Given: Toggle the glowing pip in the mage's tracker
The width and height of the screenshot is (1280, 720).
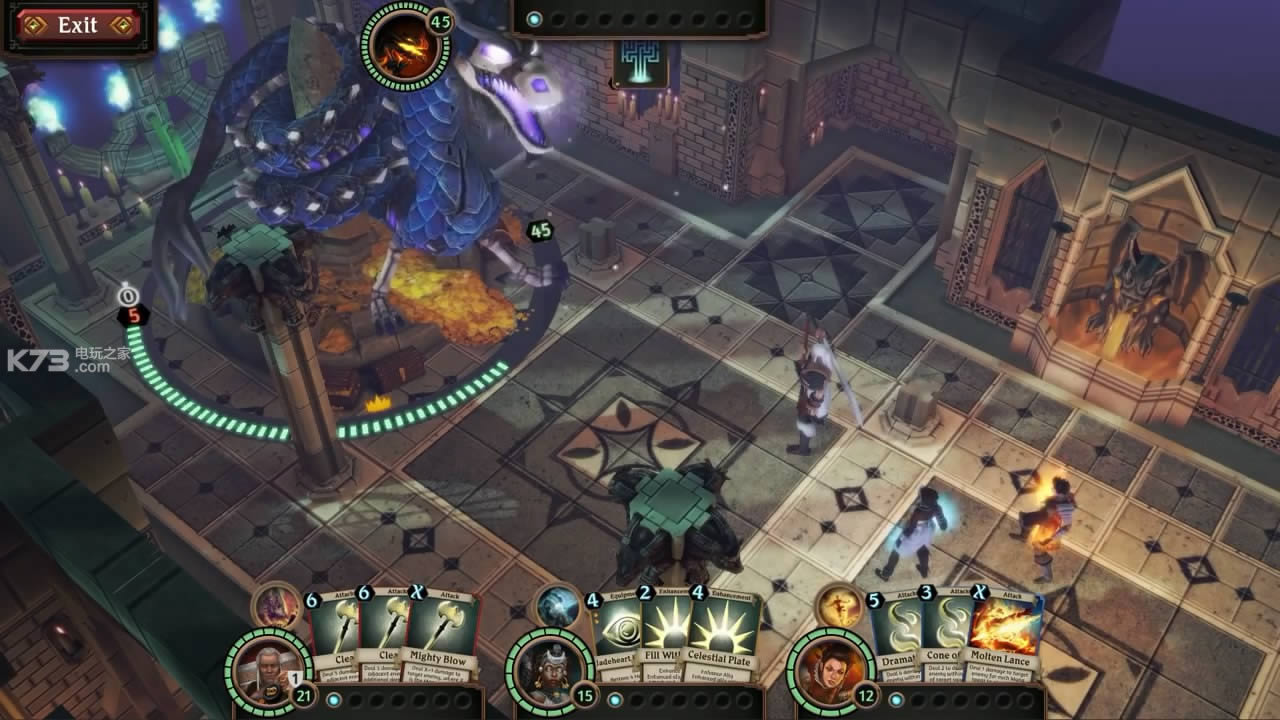Looking at the screenshot, I should click(897, 698).
